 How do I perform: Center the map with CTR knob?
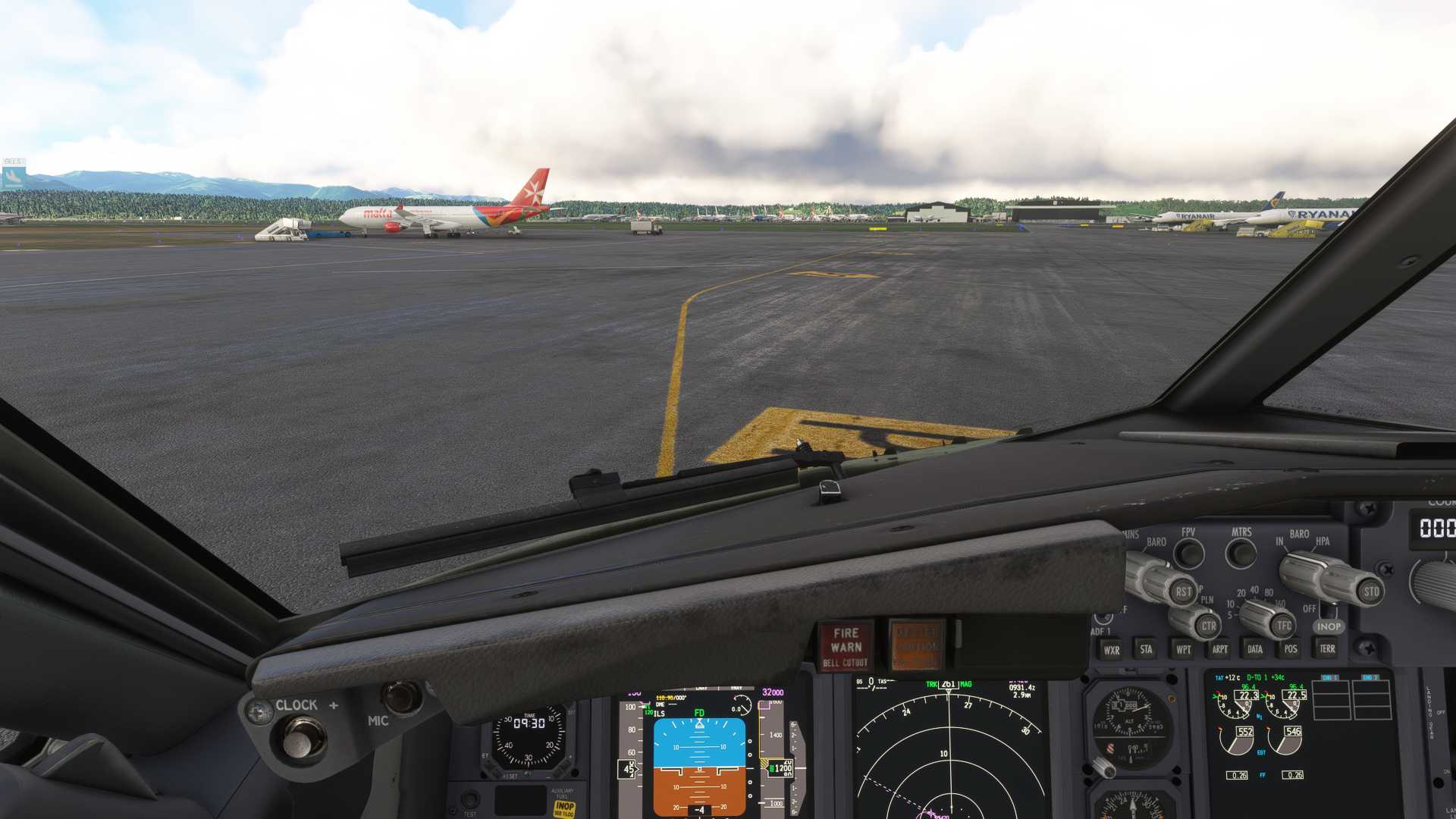tap(1207, 626)
